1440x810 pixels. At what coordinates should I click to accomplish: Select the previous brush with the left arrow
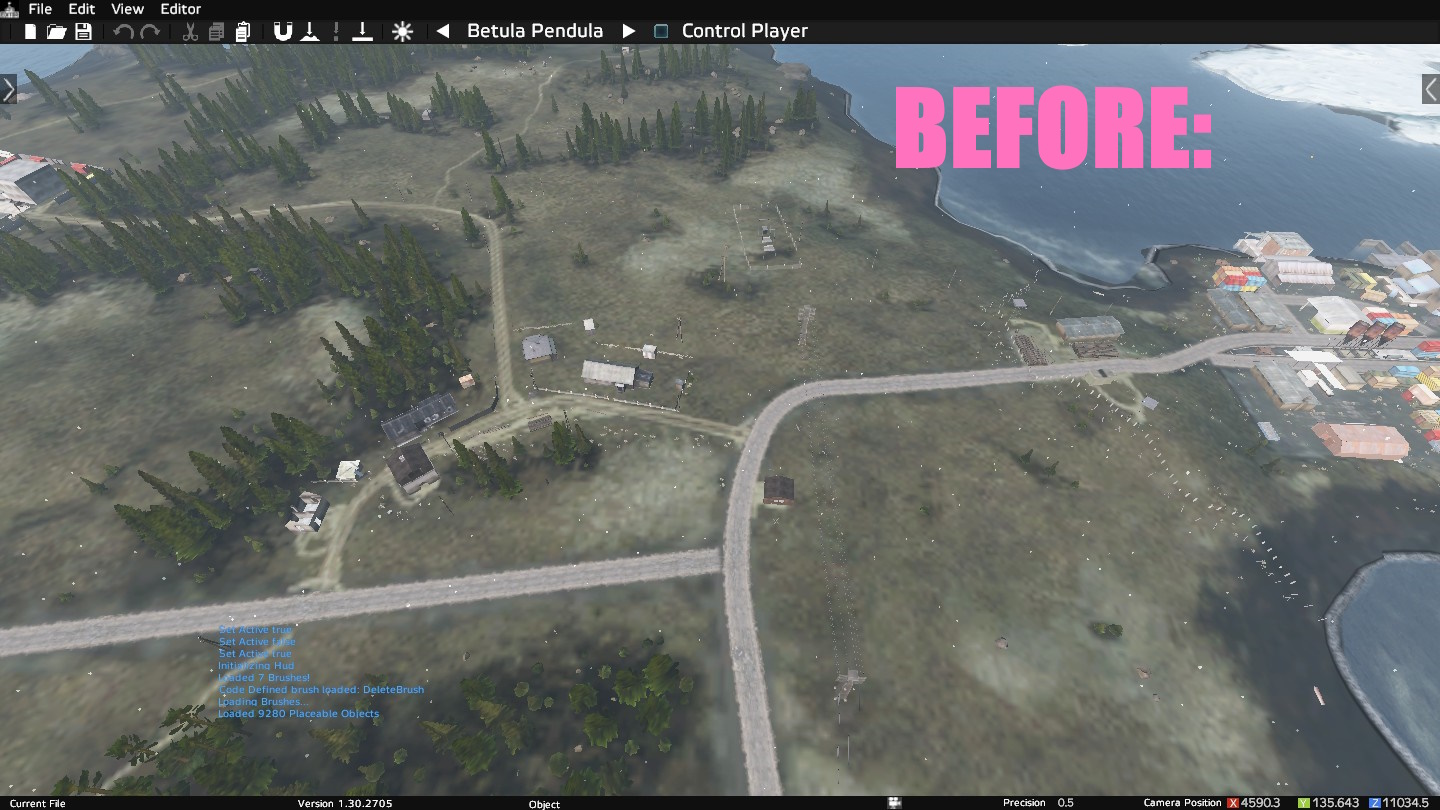click(443, 30)
